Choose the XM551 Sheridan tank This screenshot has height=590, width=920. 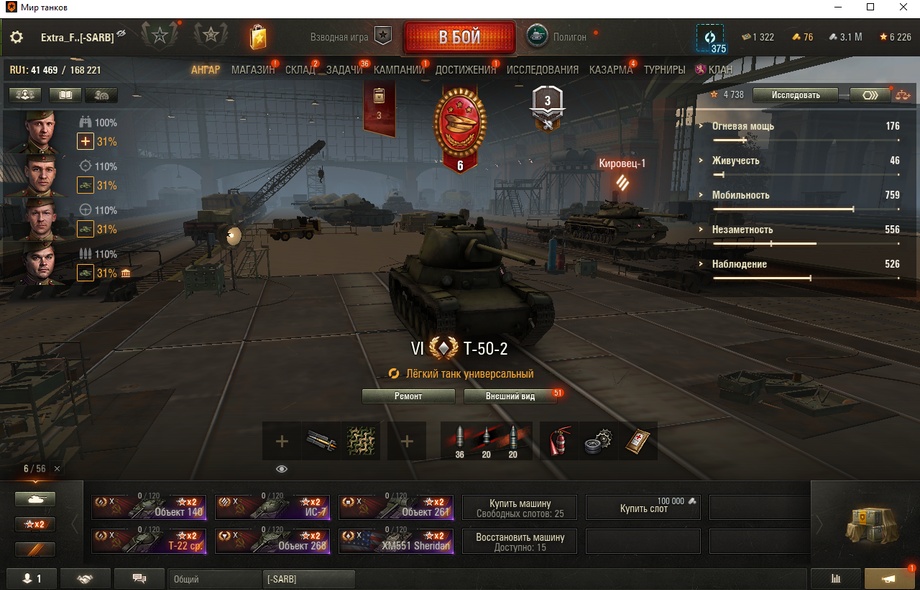click(396, 541)
